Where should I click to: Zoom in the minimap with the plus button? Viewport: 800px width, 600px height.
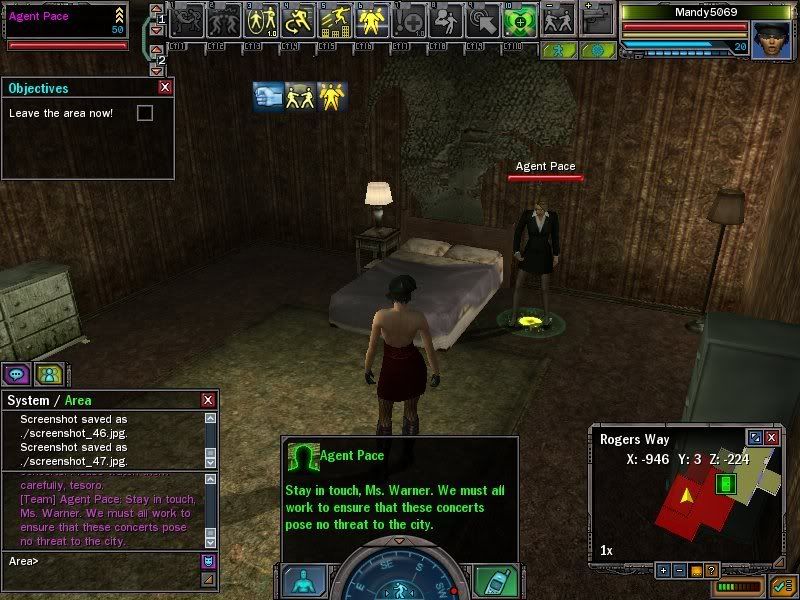663,570
